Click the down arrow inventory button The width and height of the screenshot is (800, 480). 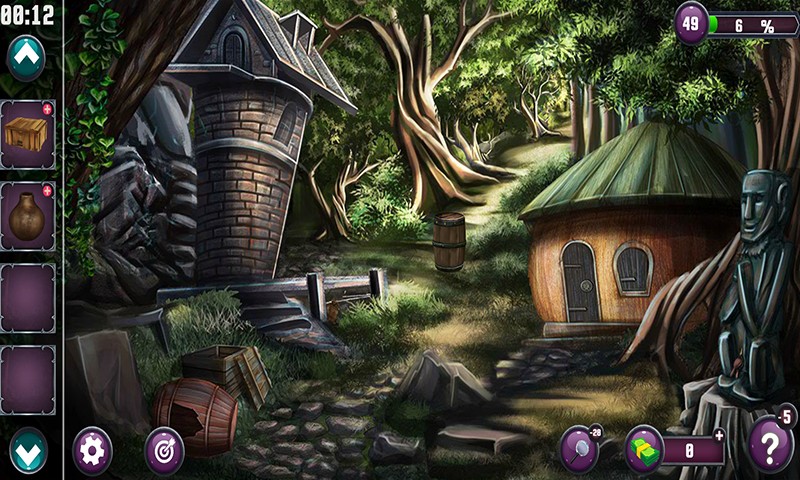tap(28, 450)
